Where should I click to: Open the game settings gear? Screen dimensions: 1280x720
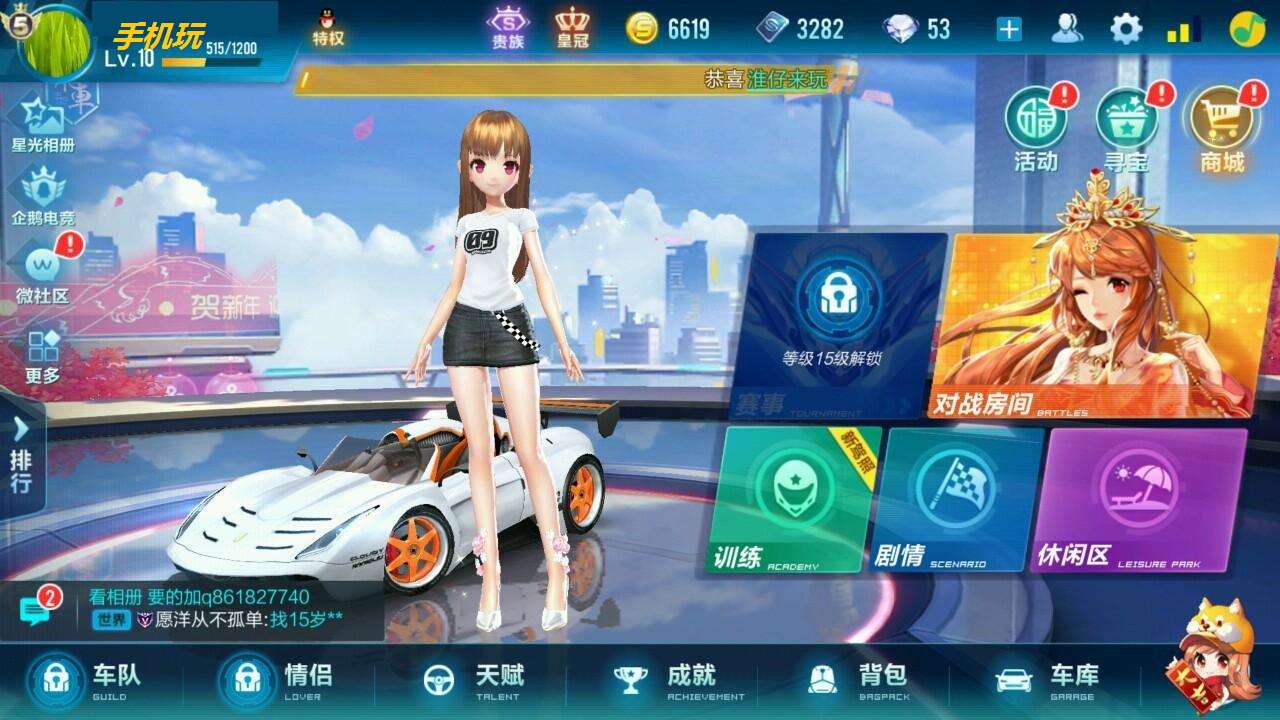(1124, 30)
